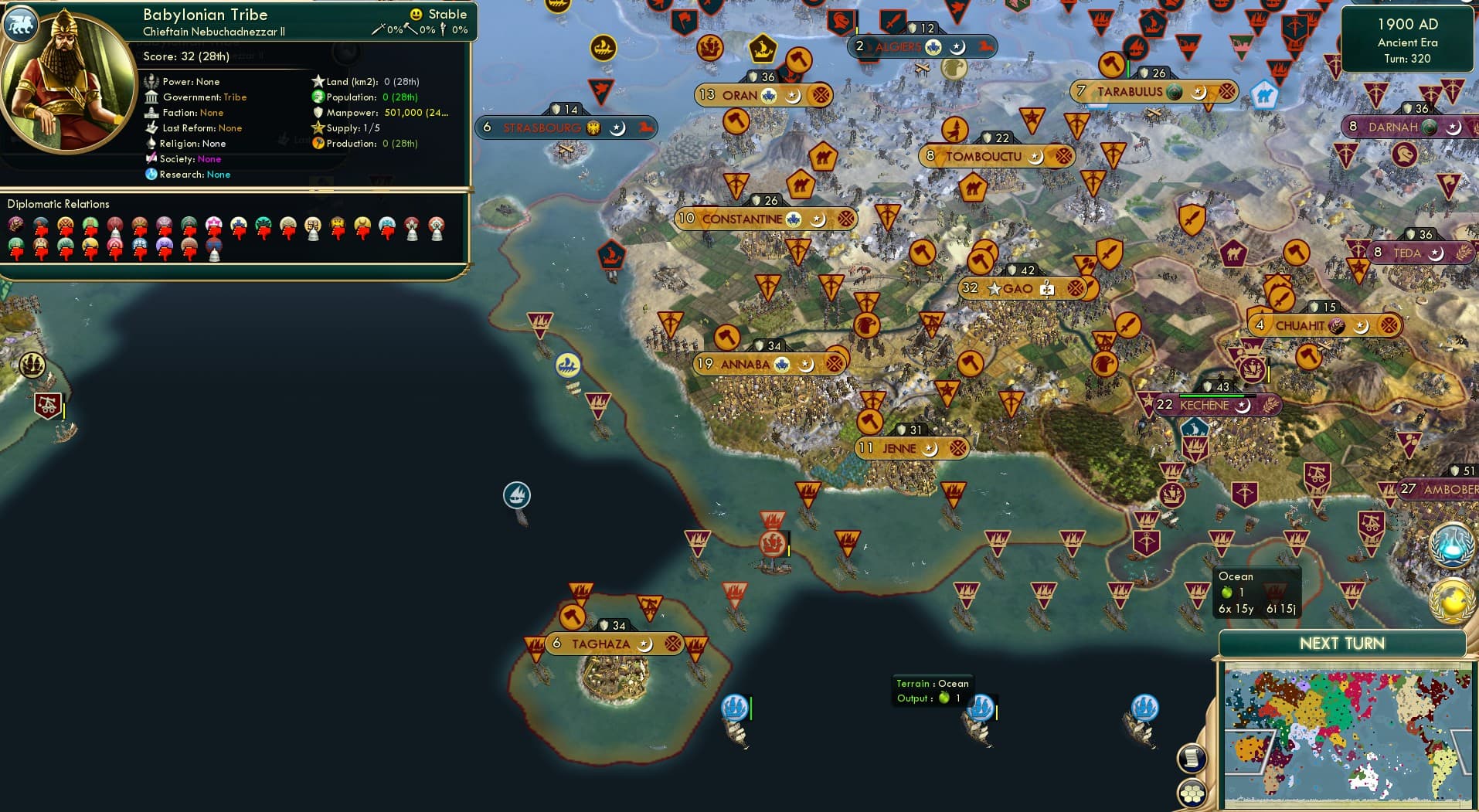Click the Research icon in the civ panel
This screenshot has width=1479, height=812.
pos(151,175)
